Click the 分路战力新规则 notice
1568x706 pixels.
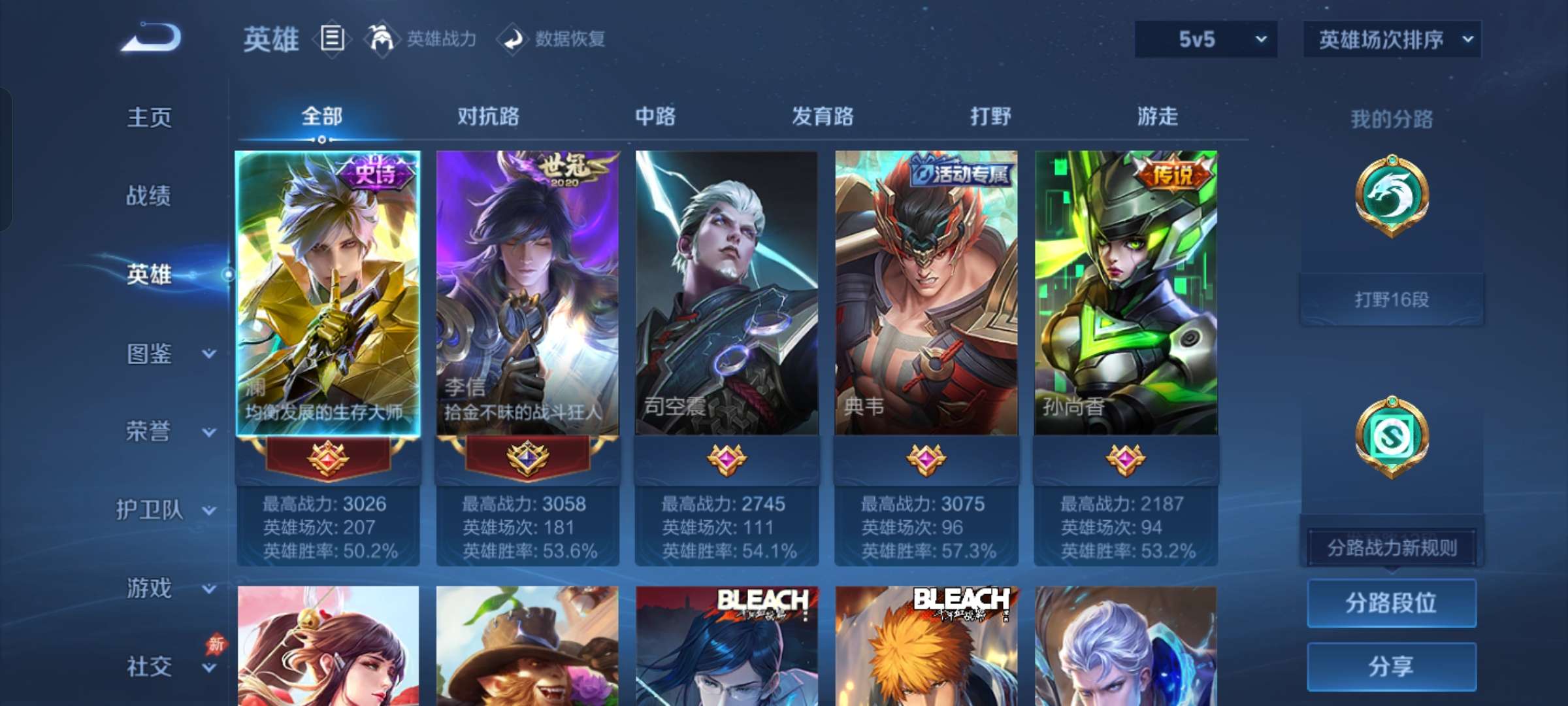coord(1392,546)
